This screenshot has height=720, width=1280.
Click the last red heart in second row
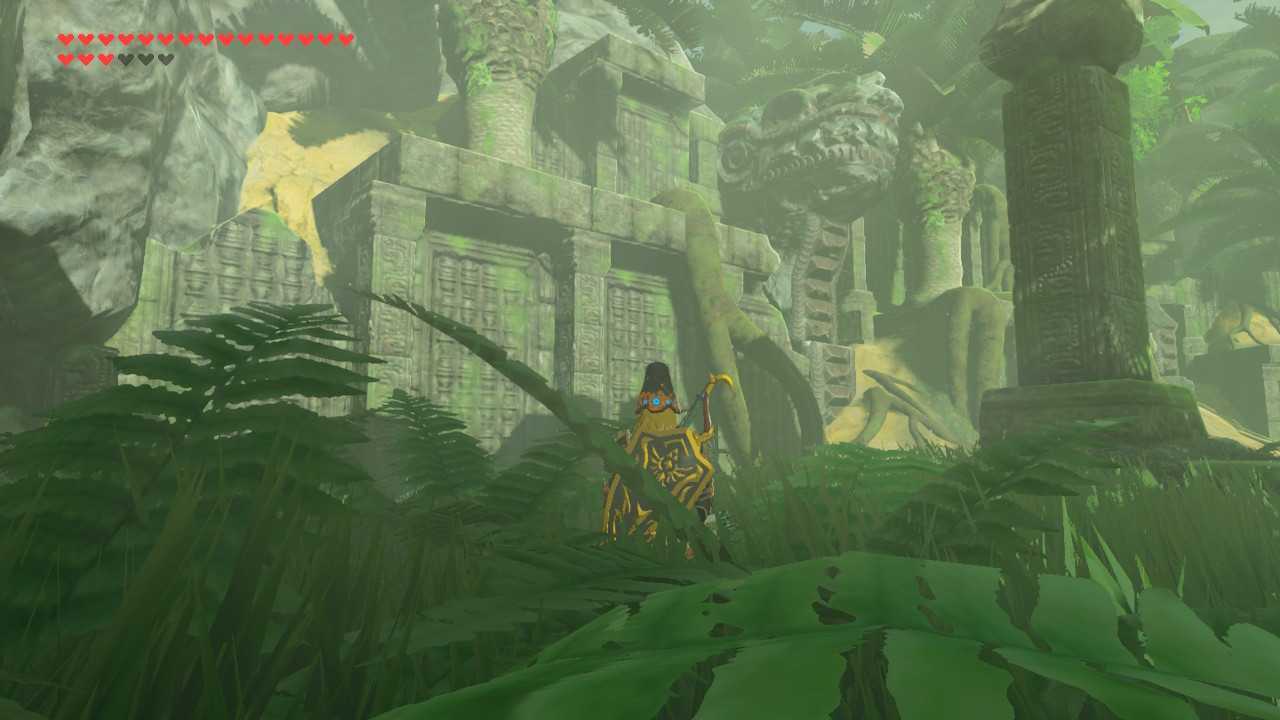[x=105, y=58]
